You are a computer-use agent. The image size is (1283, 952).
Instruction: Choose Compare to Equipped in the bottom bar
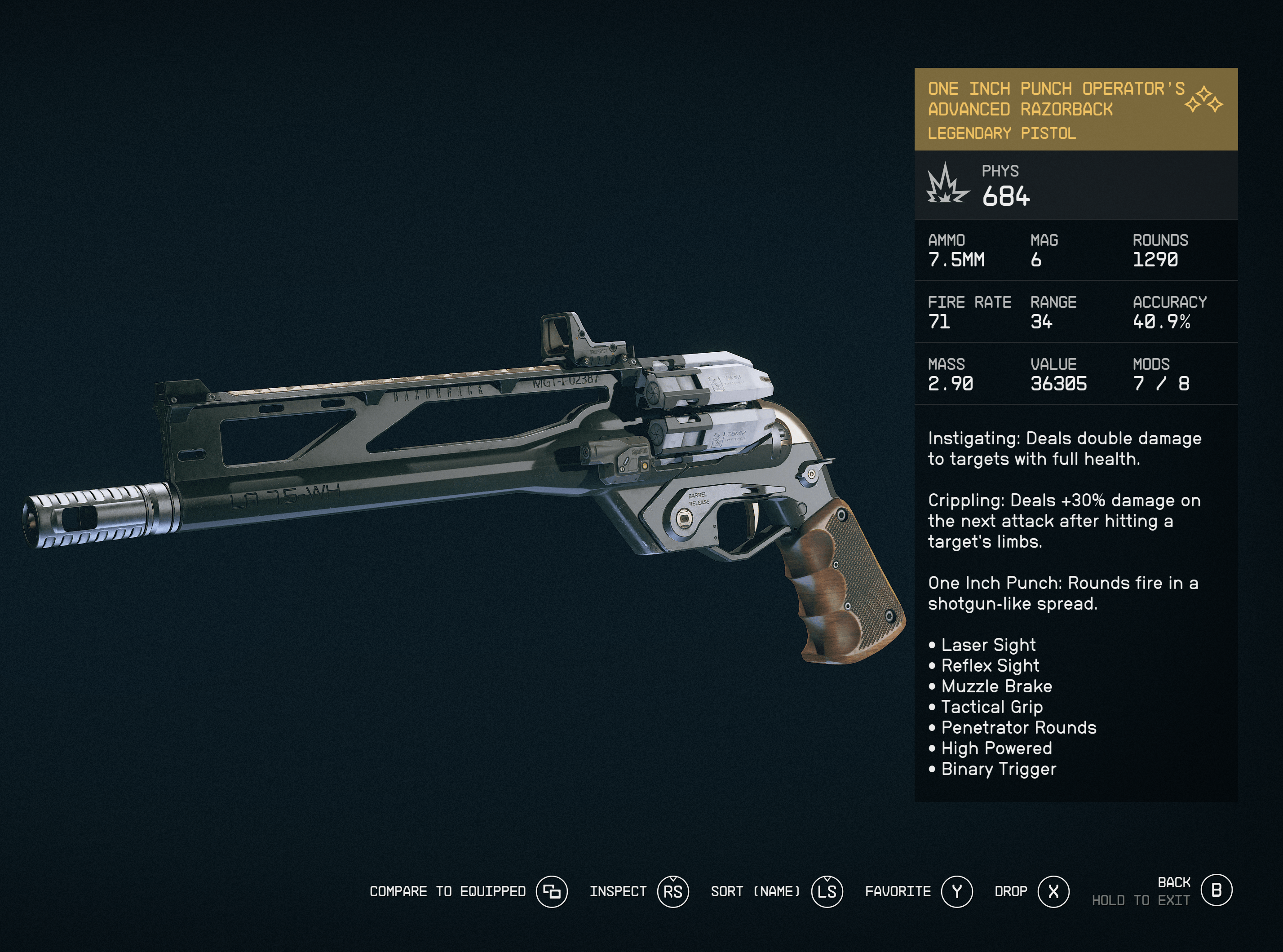(551, 891)
